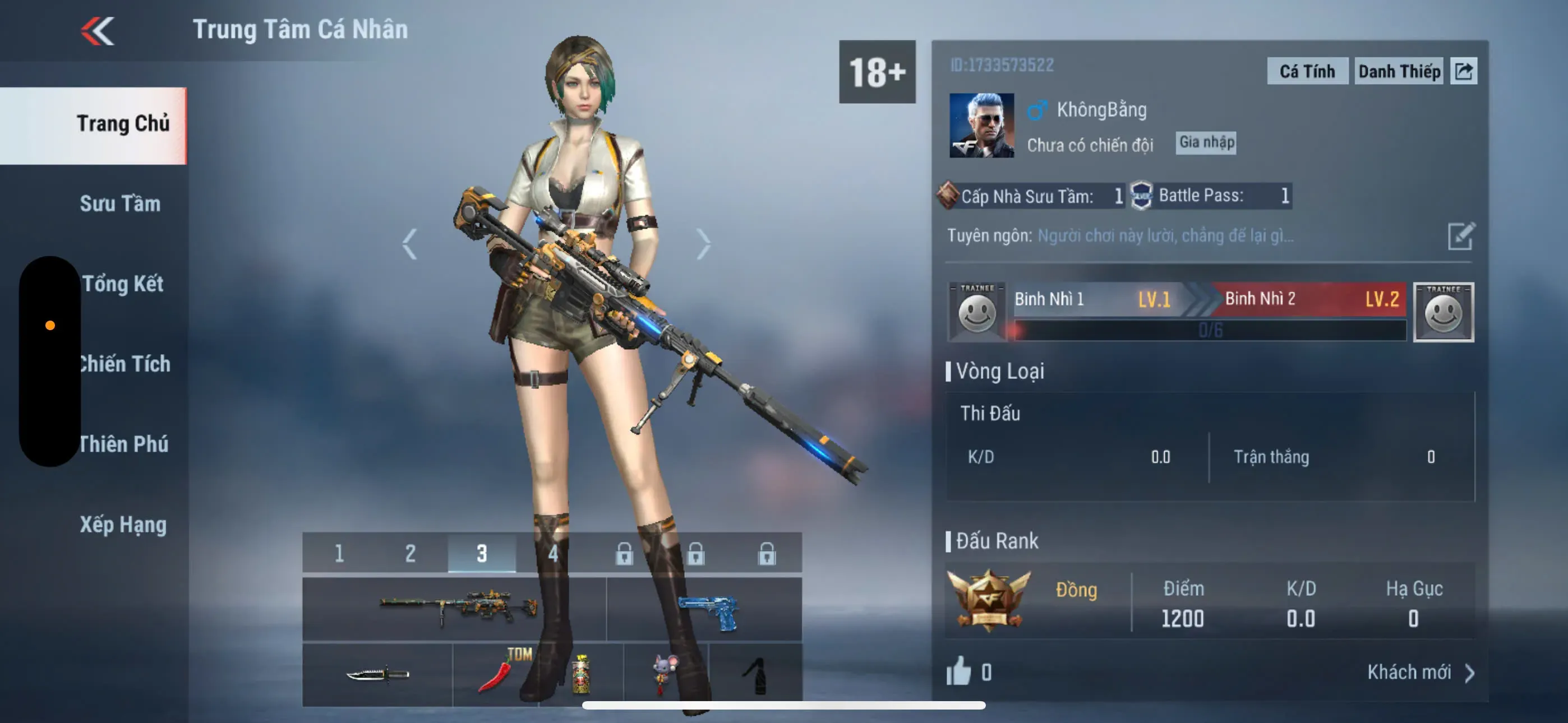Give a like with the thumbs-up icon

959,672
